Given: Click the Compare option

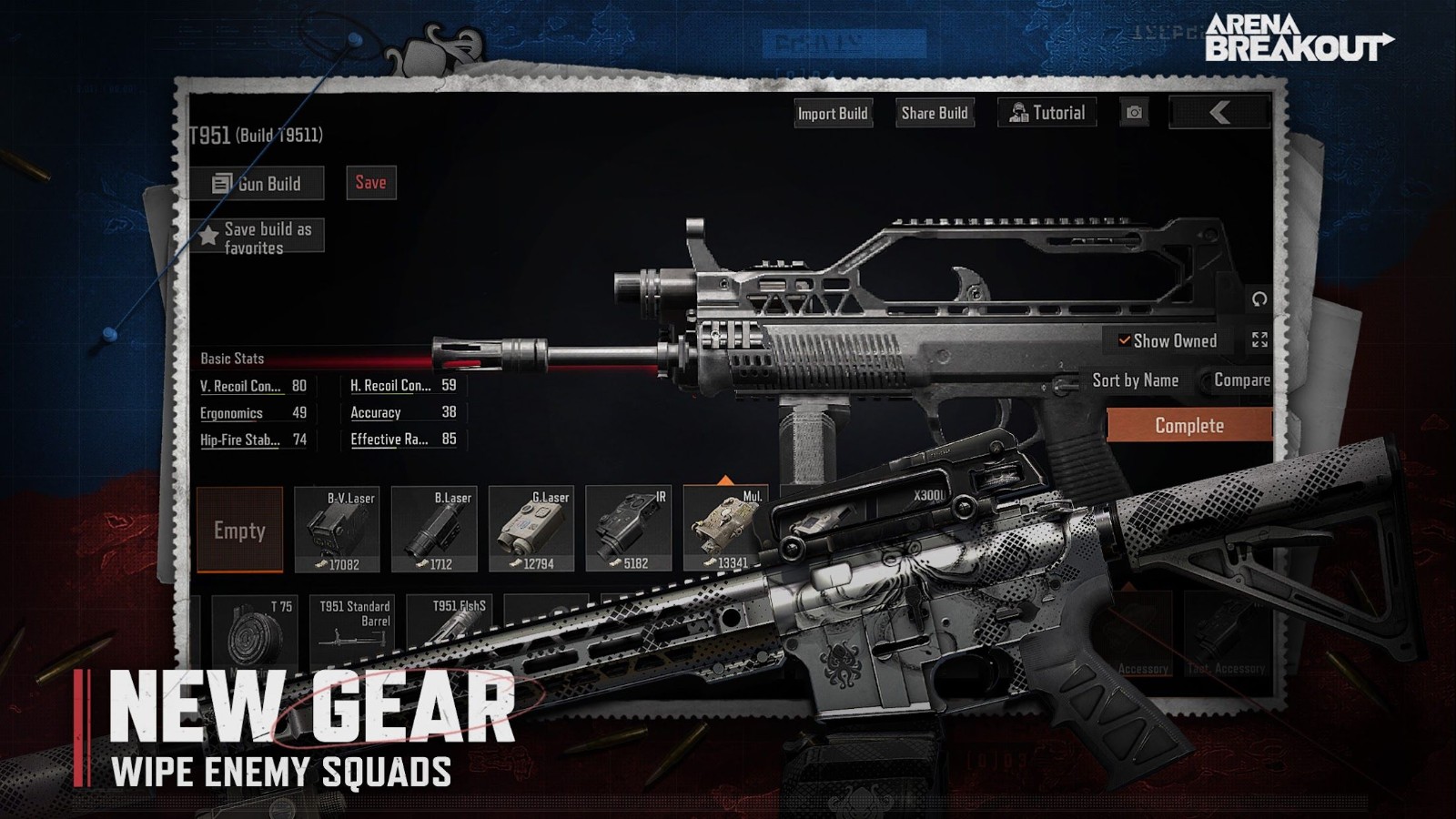Looking at the screenshot, I should tap(1241, 380).
